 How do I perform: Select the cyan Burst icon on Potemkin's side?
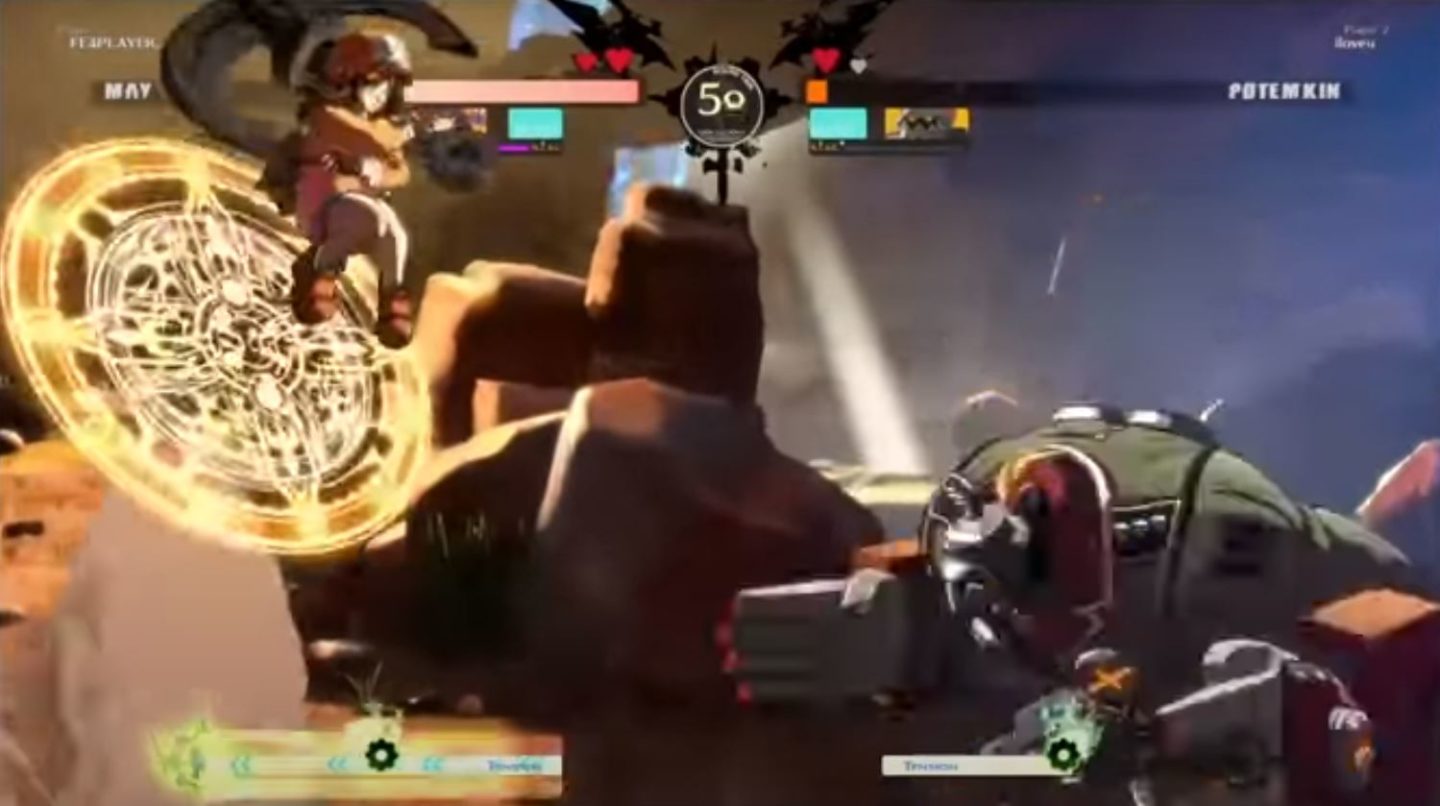click(838, 122)
